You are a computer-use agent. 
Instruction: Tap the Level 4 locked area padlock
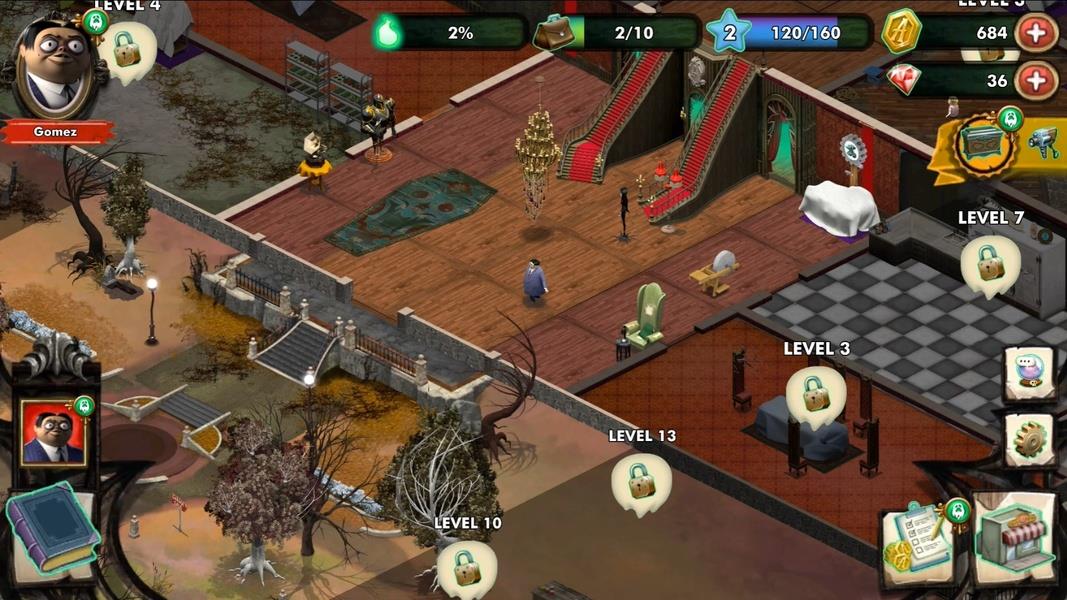click(127, 48)
